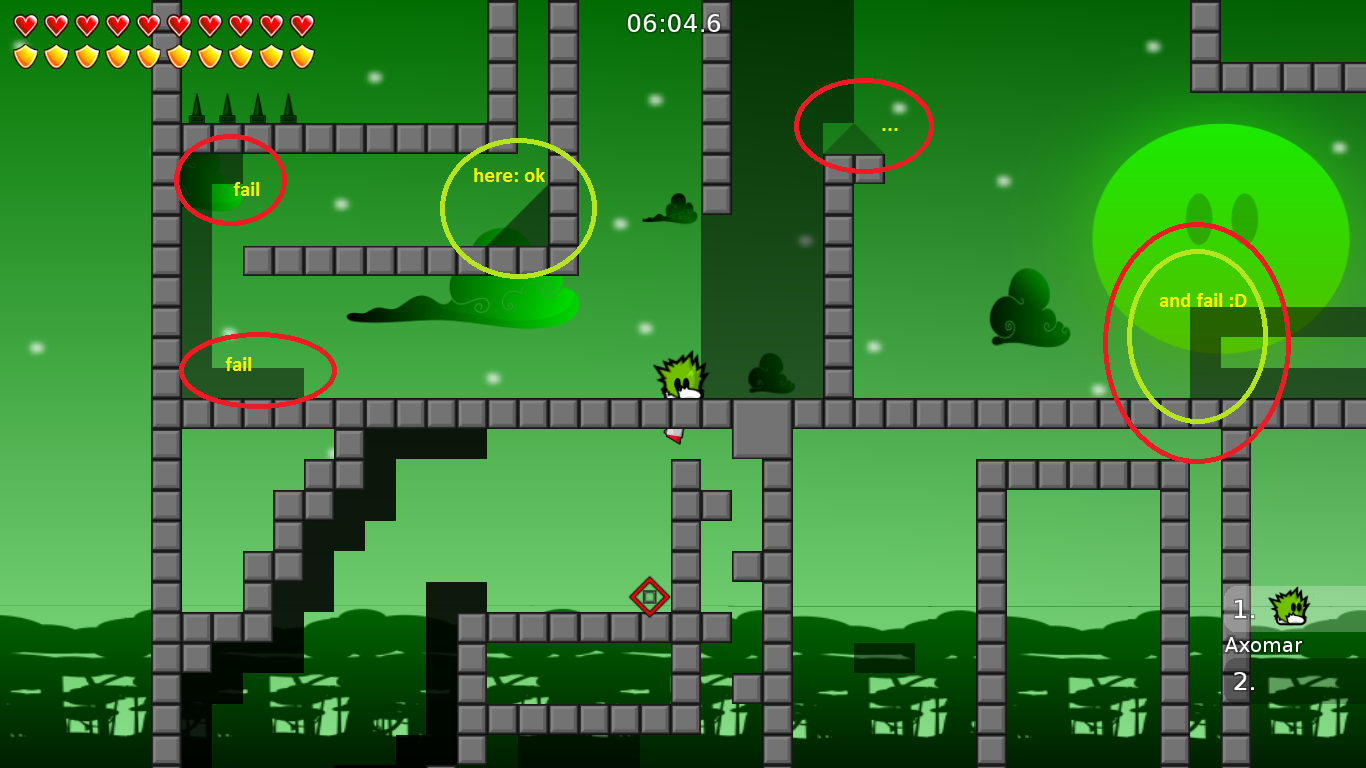This screenshot has height=768, width=1366.
Task: Click the green player character sprite
Action: [682, 378]
